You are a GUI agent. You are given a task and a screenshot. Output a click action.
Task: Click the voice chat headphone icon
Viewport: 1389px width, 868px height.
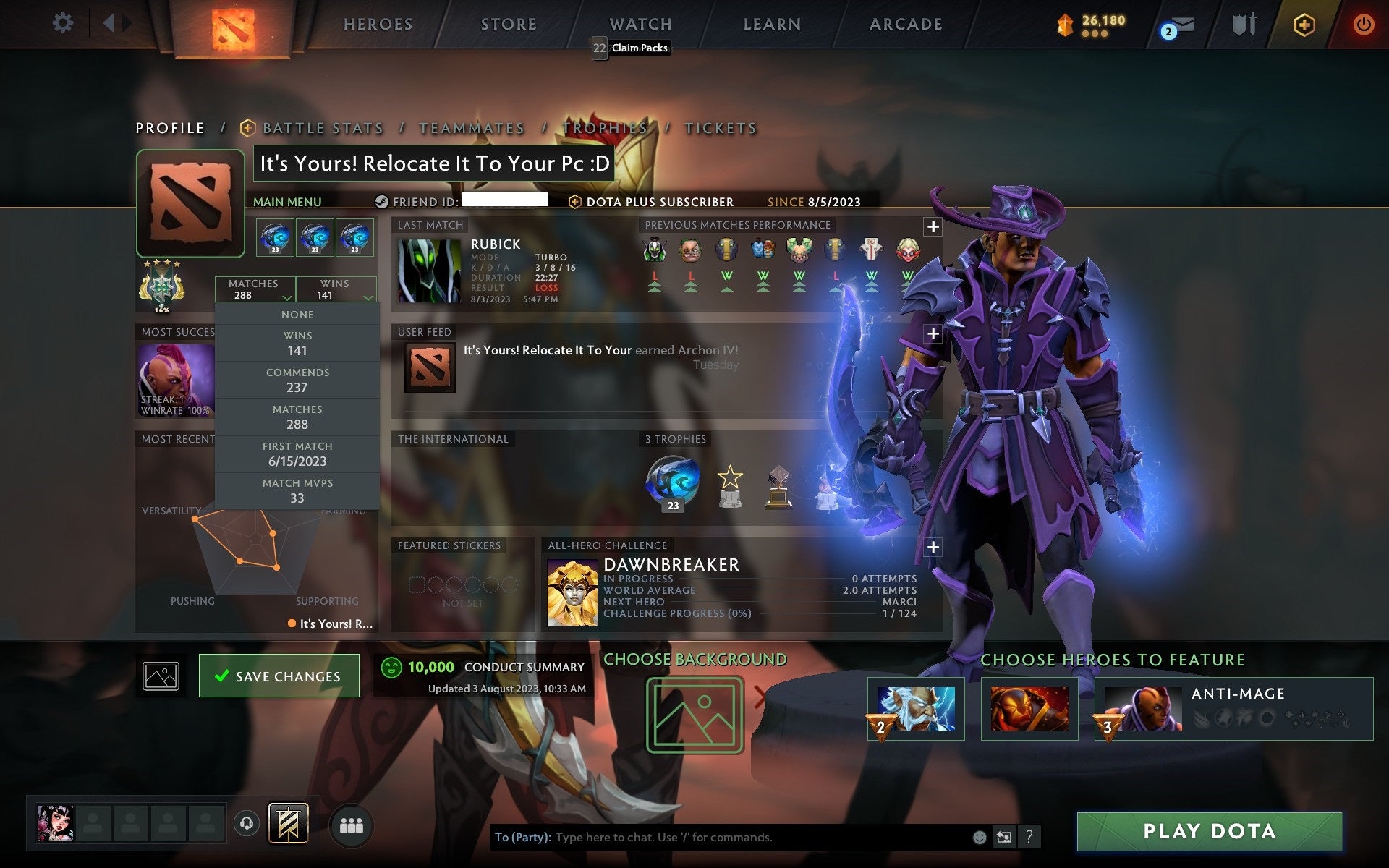pyautogui.click(x=246, y=822)
